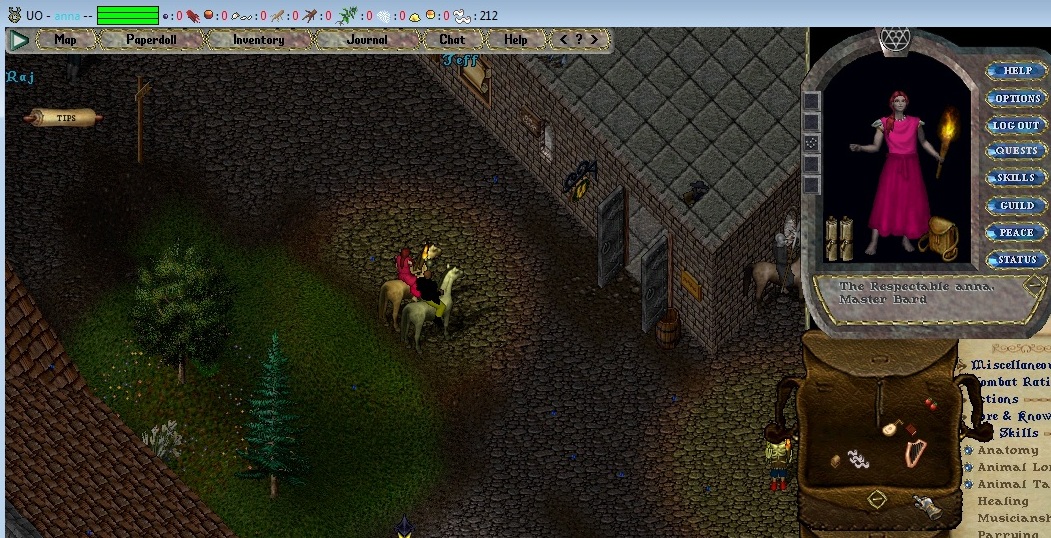Open the Inventory from the menu bar

pyautogui.click(x=258, y=40)
